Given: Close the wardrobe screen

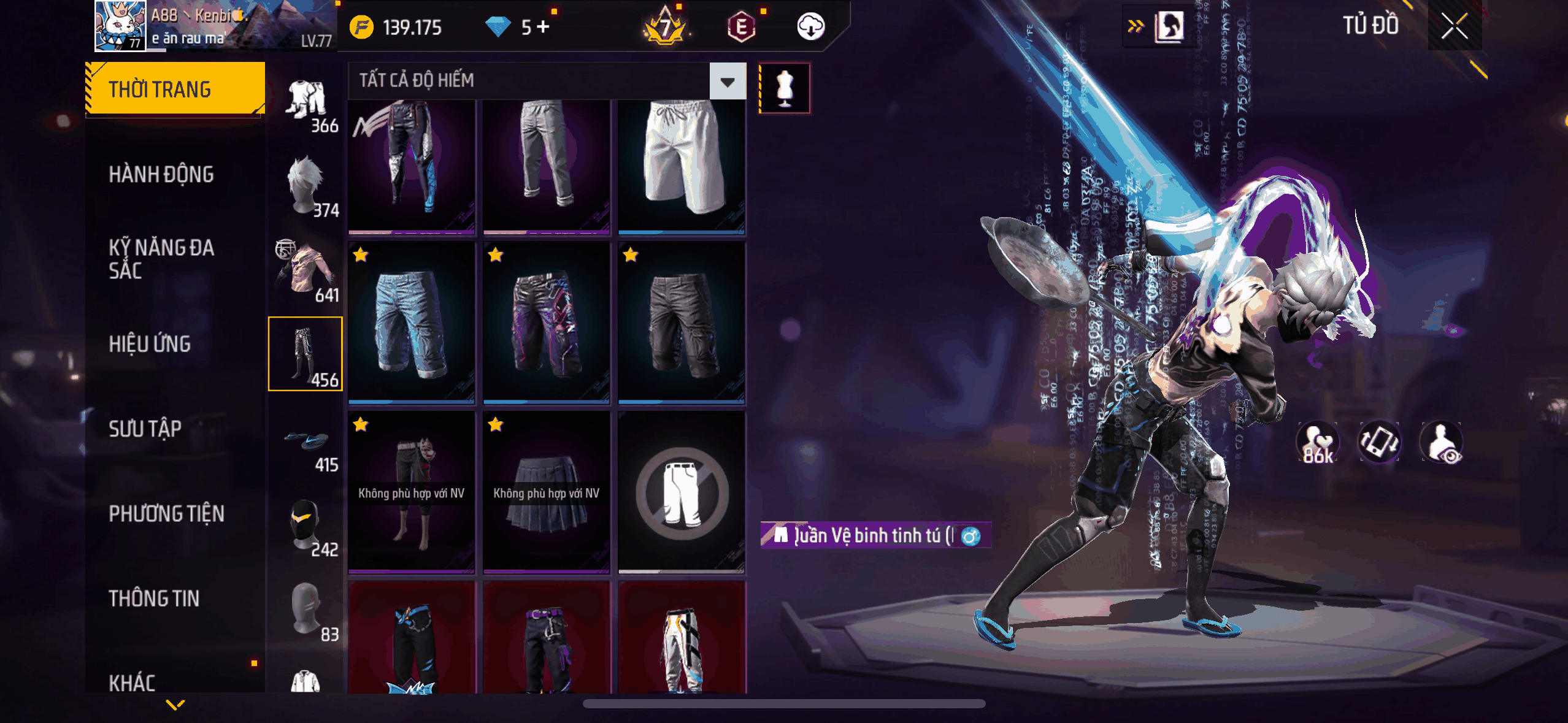Looking at the screenshot, I should pyautogui.click(x=1454, y=26).
